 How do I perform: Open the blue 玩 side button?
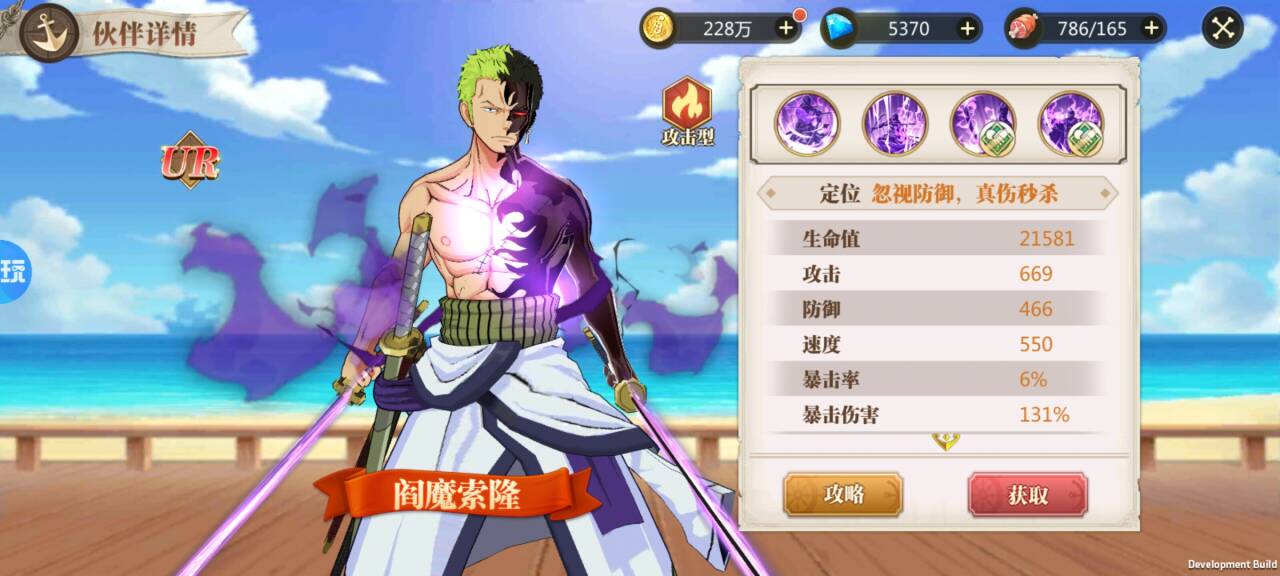(x=12, y=272)
